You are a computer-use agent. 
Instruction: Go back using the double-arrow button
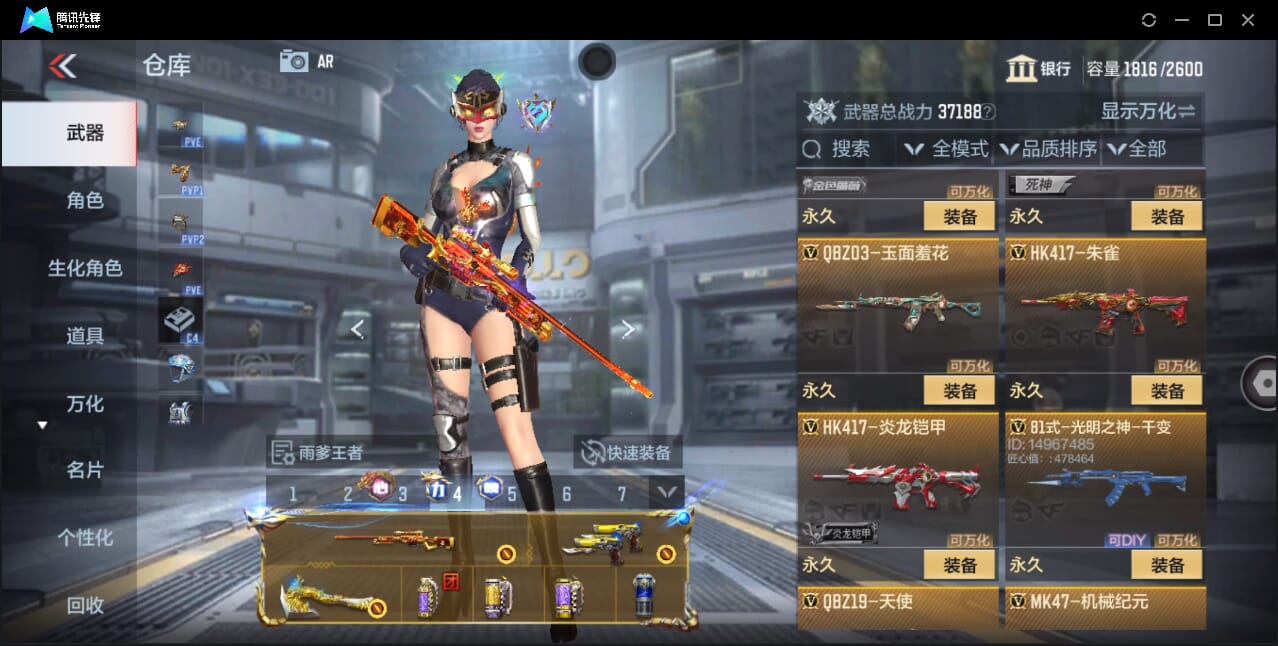tap(62, 66)
